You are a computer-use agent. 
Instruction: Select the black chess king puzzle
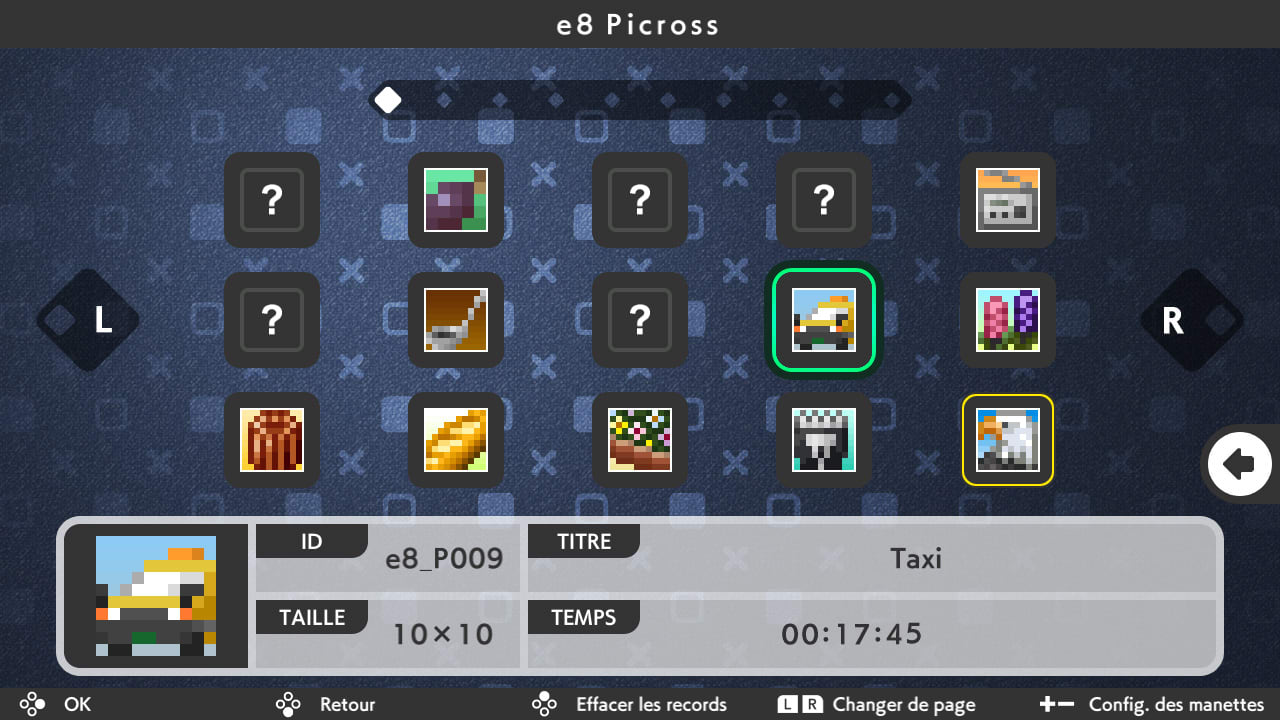823,440
